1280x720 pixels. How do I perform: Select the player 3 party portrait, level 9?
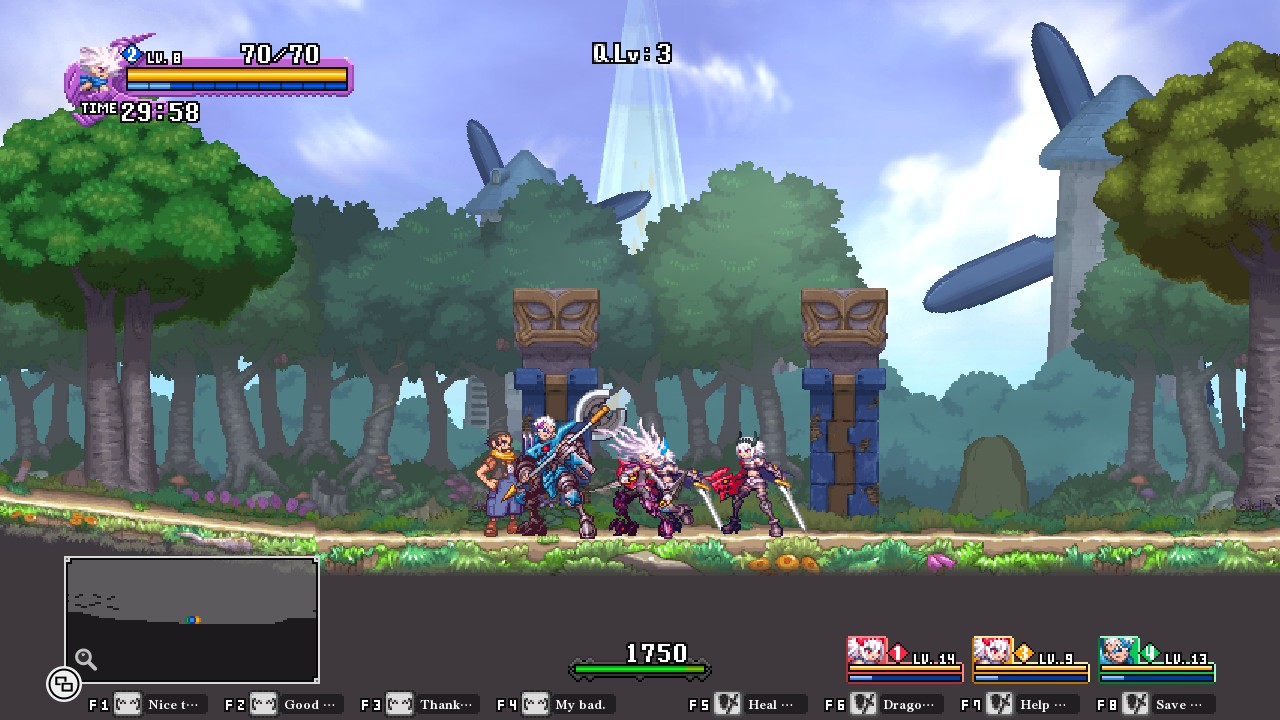tap(993, 651)
